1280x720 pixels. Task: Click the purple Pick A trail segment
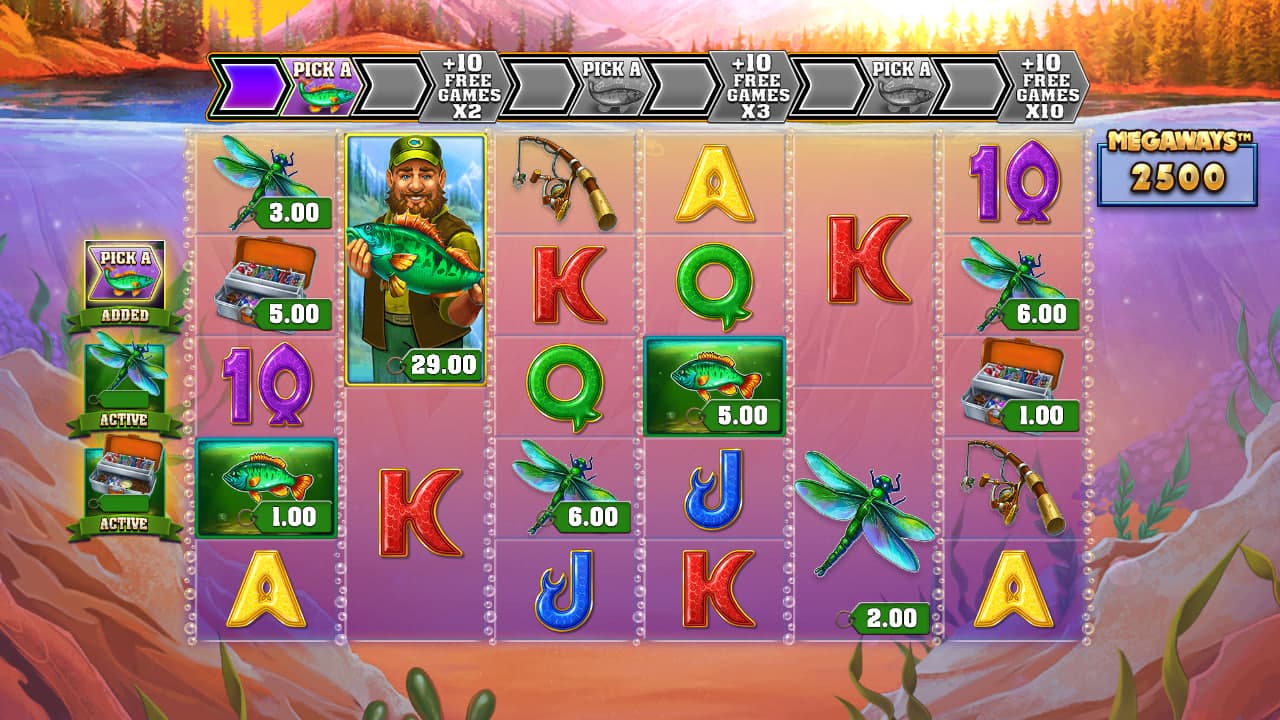(x=321, y=85)
